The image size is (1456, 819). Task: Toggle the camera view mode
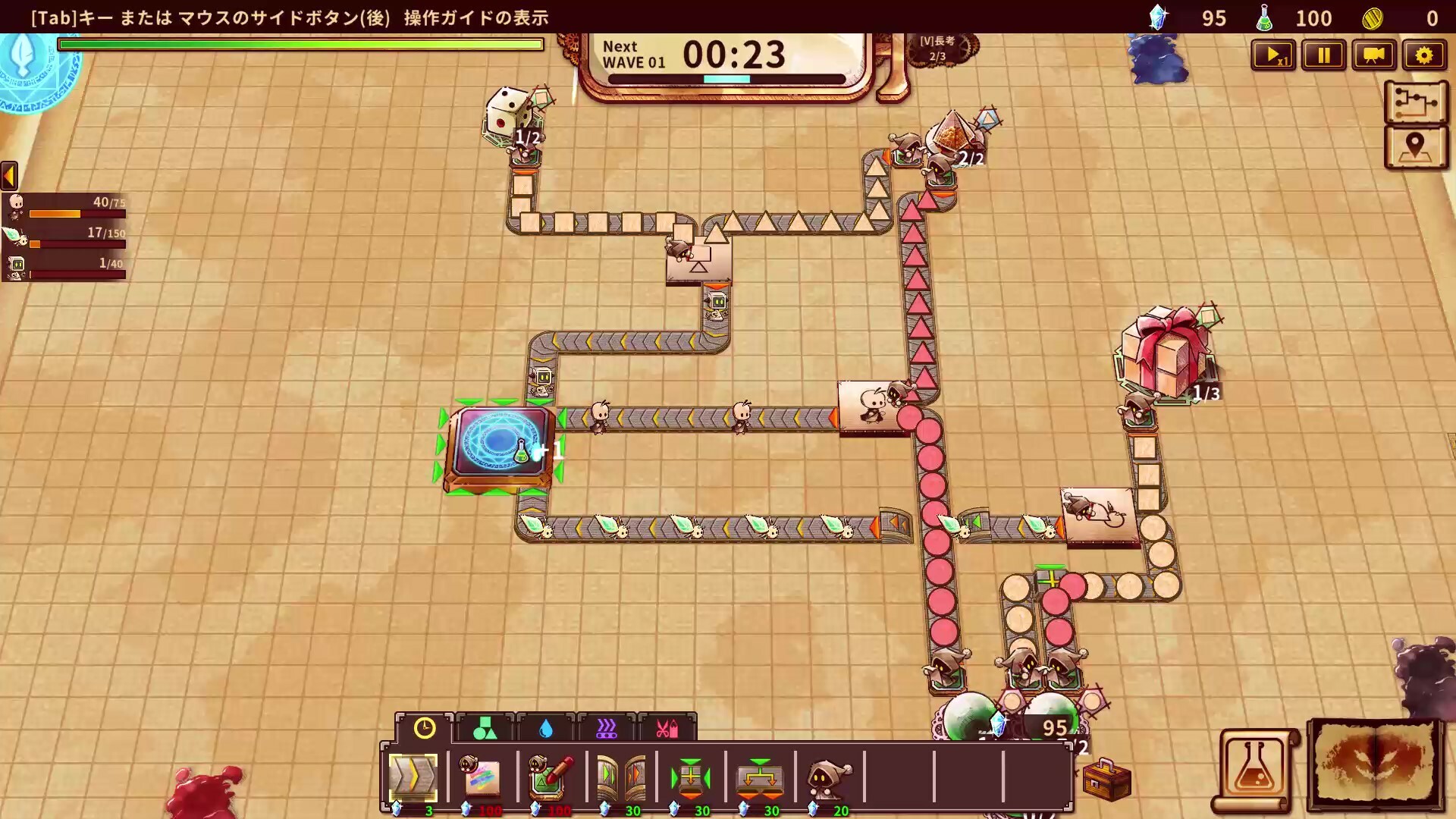(x=1374, y=55)
